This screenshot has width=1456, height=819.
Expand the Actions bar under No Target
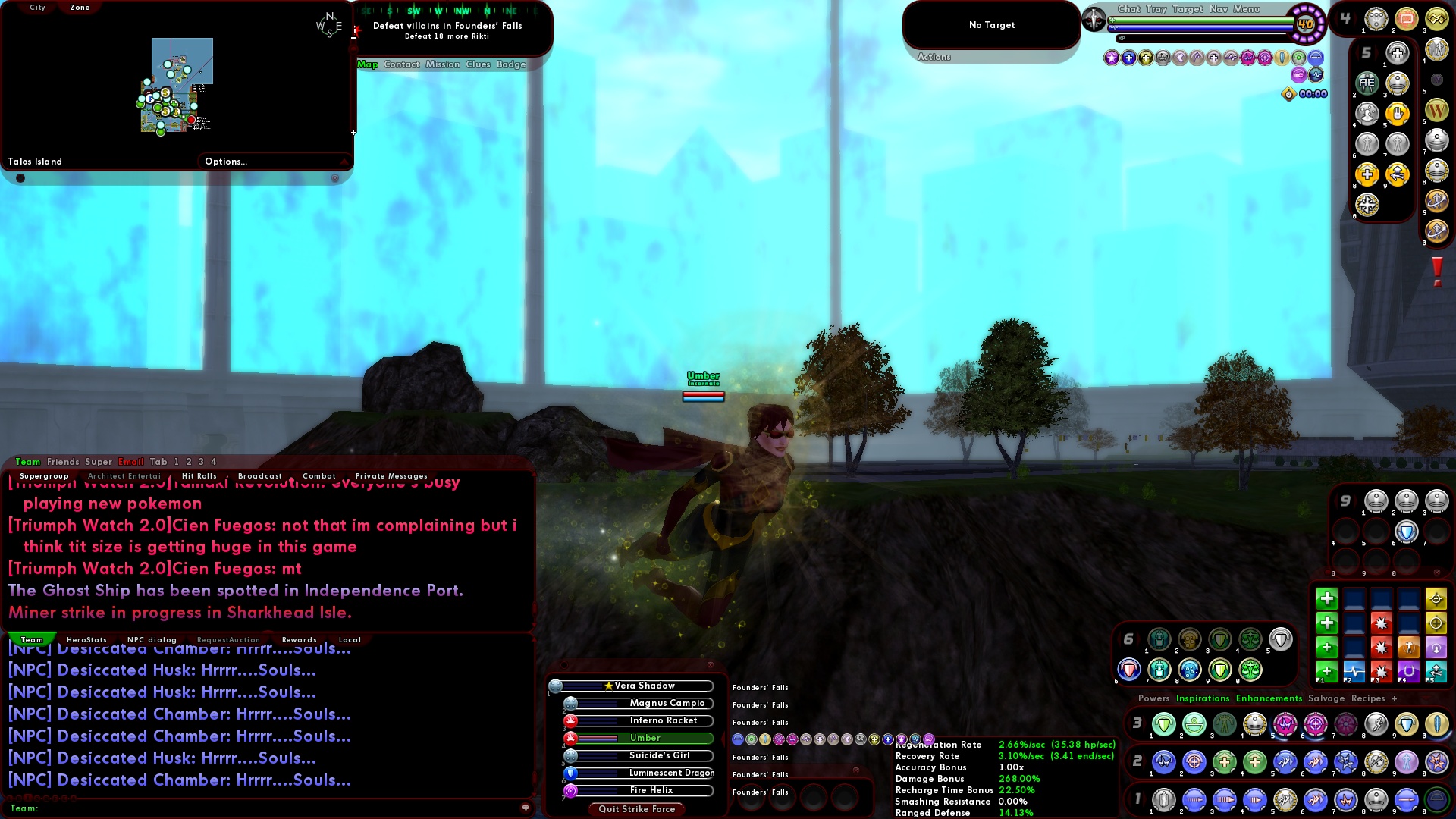(934, 56)
